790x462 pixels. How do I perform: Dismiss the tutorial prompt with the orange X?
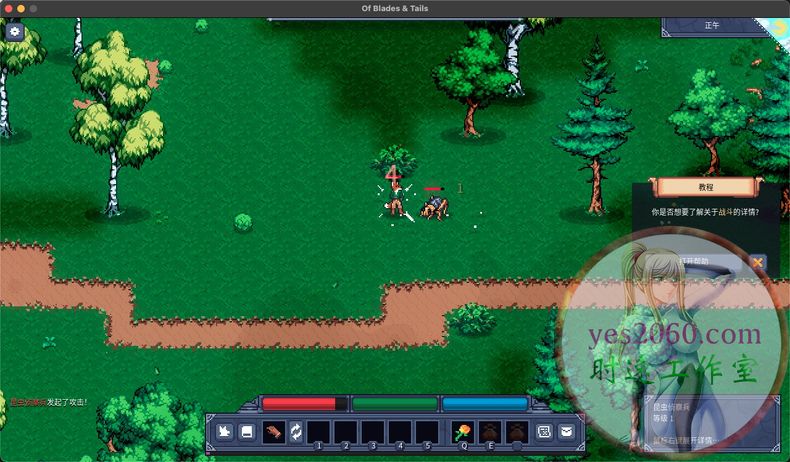coord(757,262)
